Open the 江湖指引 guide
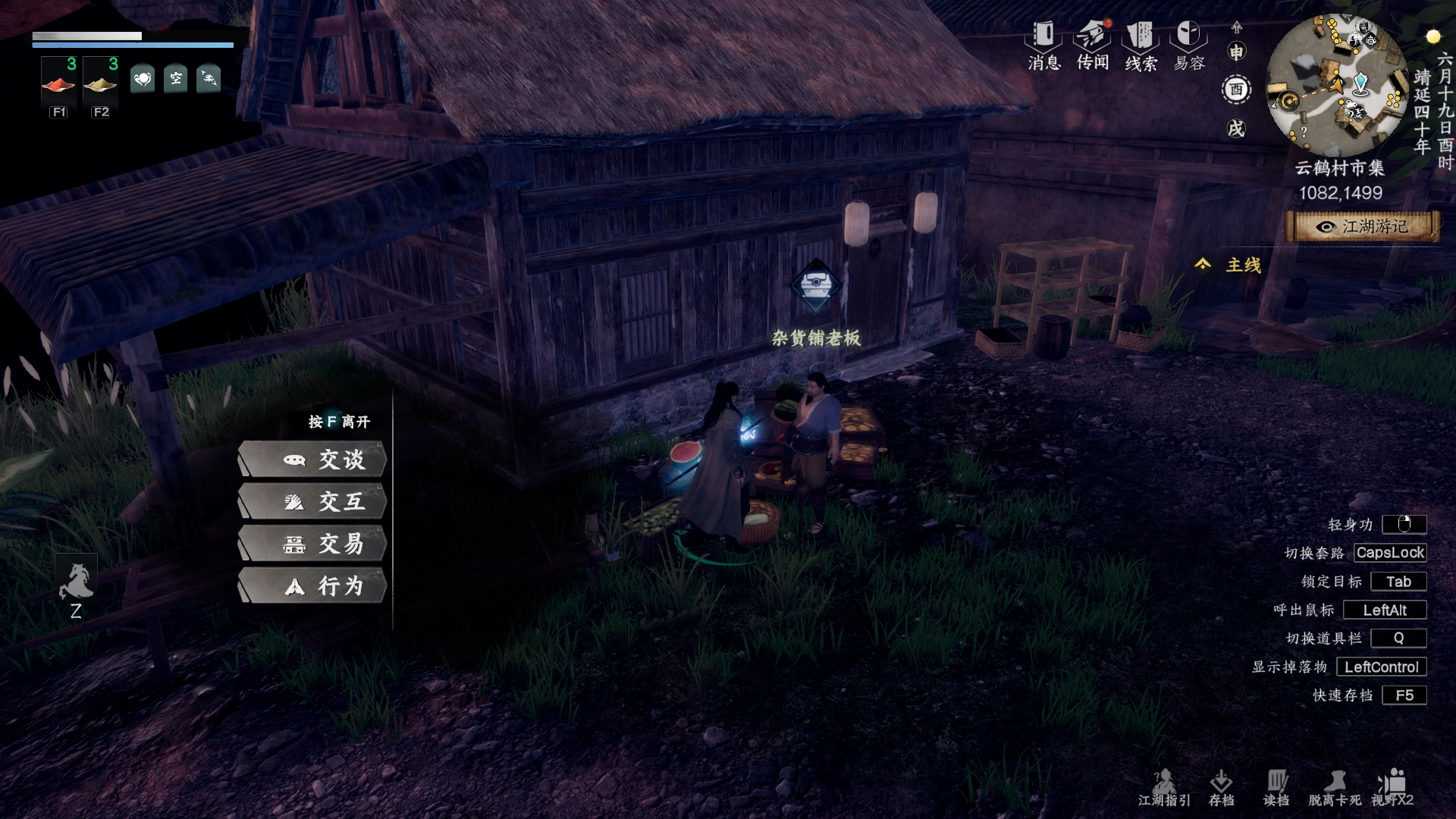Screen dimensions: 1456x819 coord(1164,788)
